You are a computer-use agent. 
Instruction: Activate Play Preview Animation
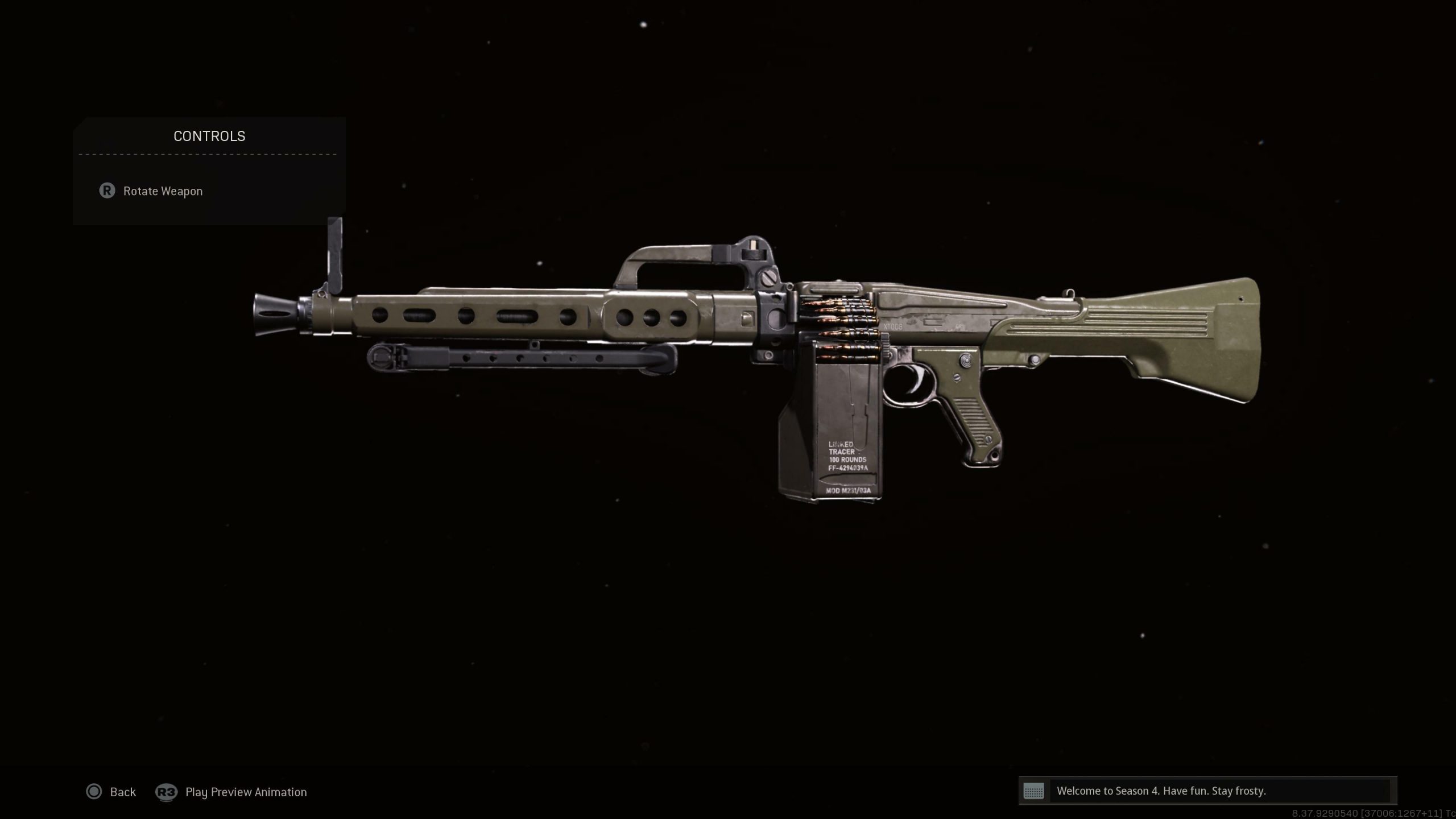246,792
